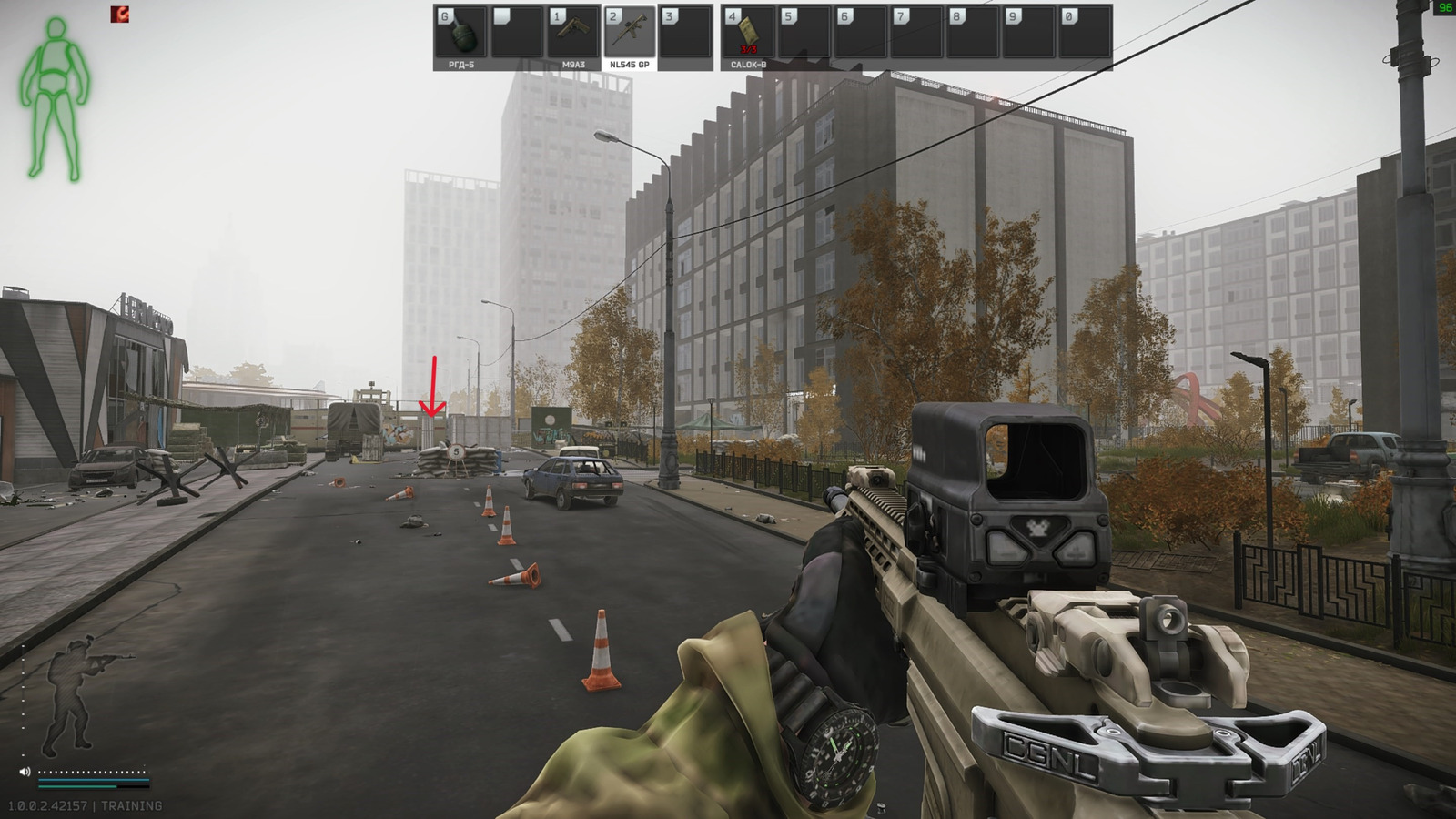This screenshot has width=1456, height=819.
Task: Click empty quickslot 8 in the hotbar
Action: (975, 30)
